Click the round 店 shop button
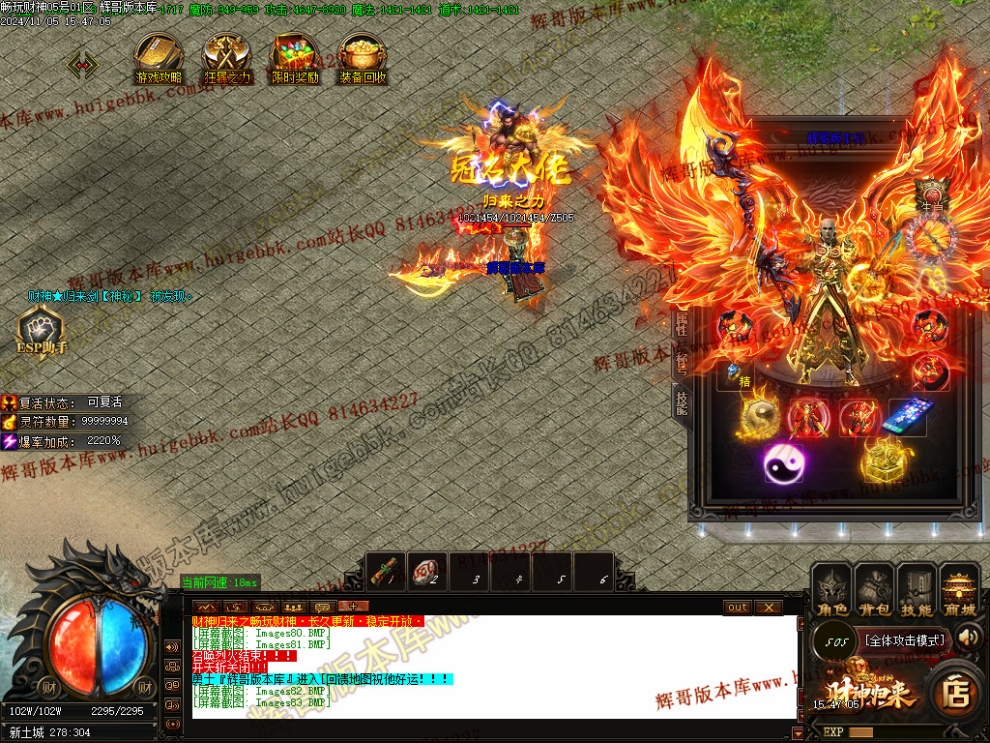This screenshot has width=990, height=743. click(x=956, y=692)
